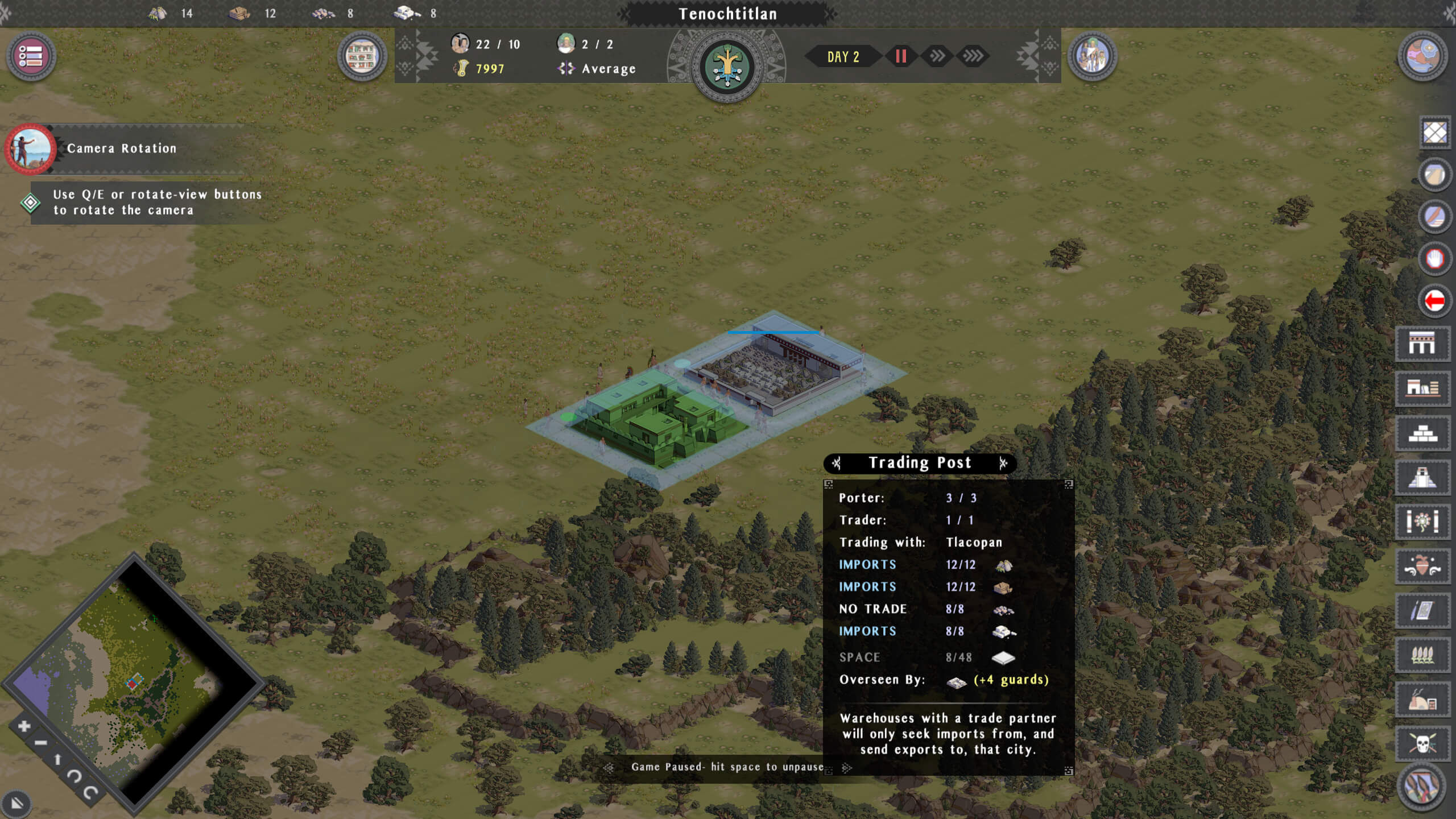Reset camera north with the up-arrow button
Viewport: 1456px width, 819px height.
tap(57, 759)
